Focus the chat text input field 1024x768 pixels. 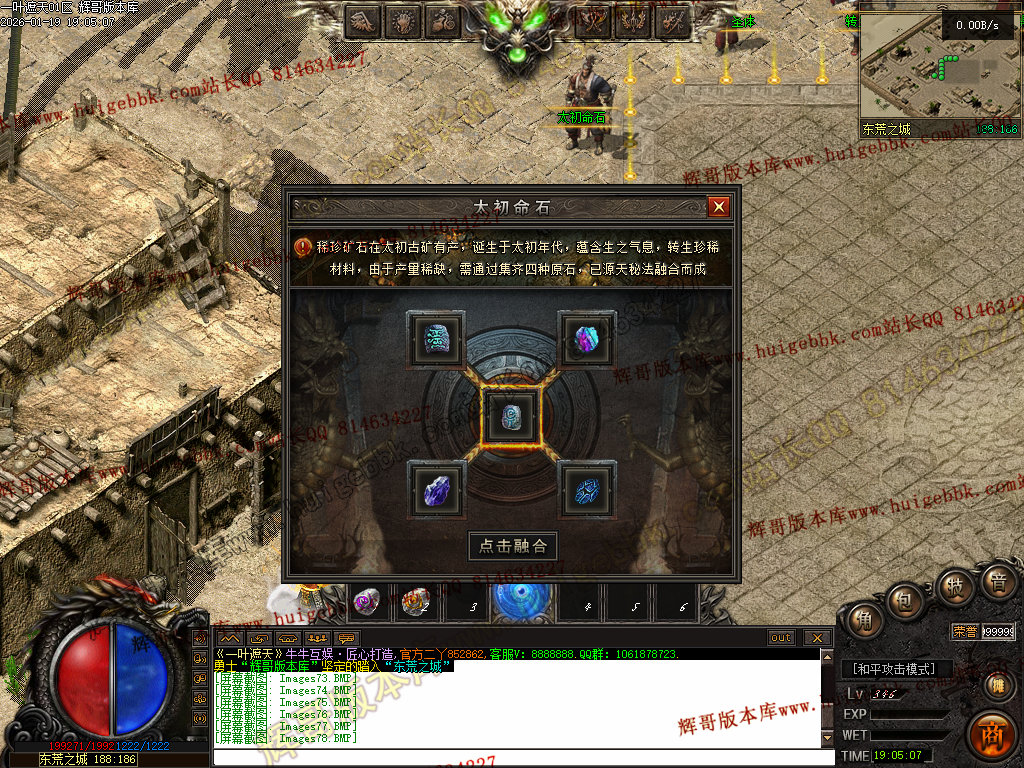click(520, 757)
